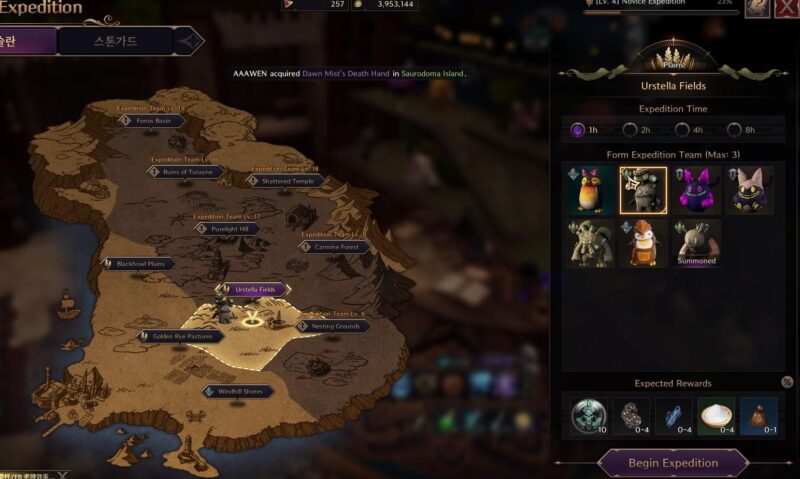The image size is (800, 479).
Task: Choose the yellow-grinning dark cat creature
Action: [748, 190]
